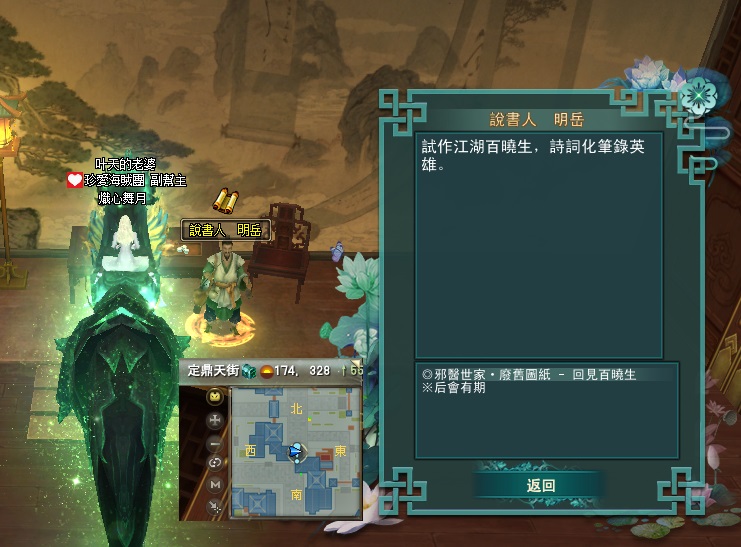The image size is (741, 547).
Task: Choose the 邪醫世家·廢舊圖紙 quest option
Action: tap(529, 375)
